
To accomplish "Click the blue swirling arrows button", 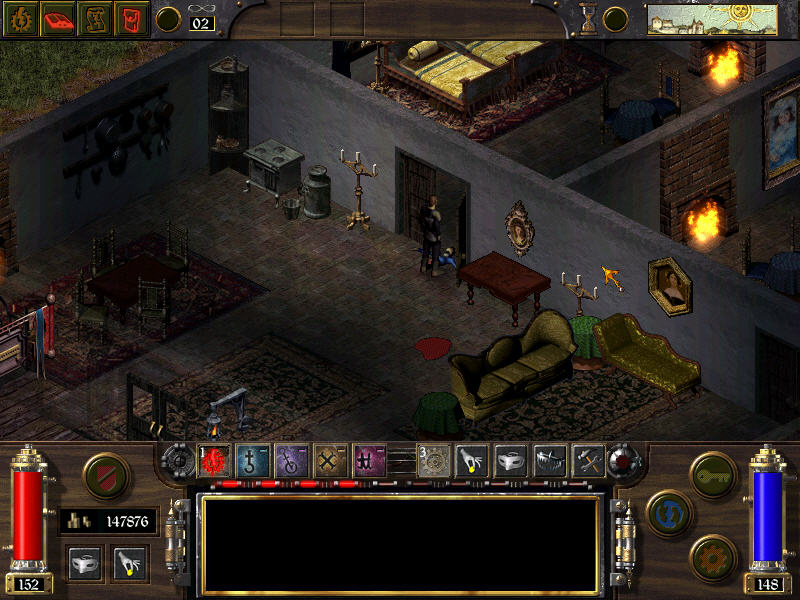I will [x=668, y=511].
